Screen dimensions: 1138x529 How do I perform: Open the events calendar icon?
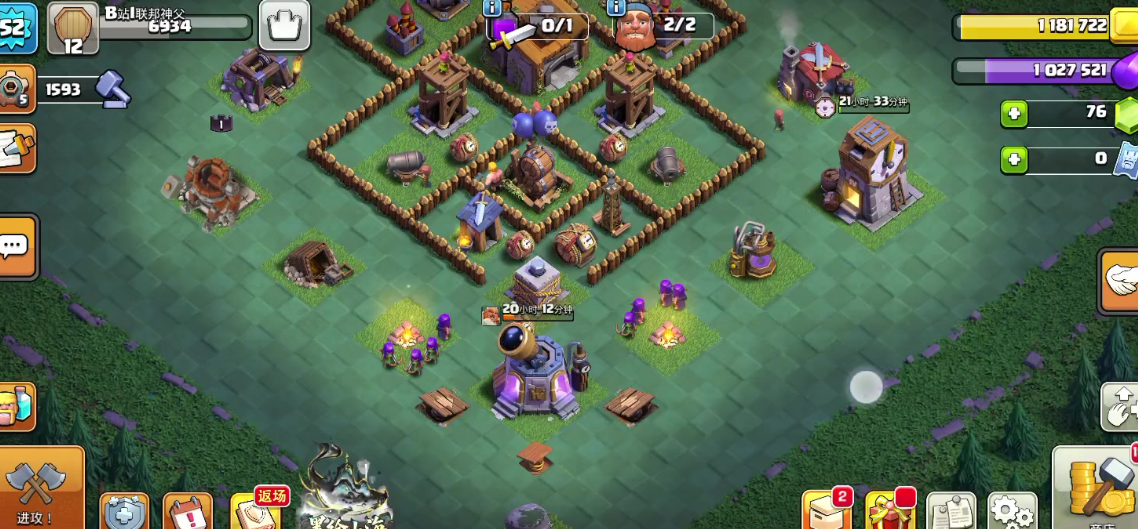tap(187, 511)
